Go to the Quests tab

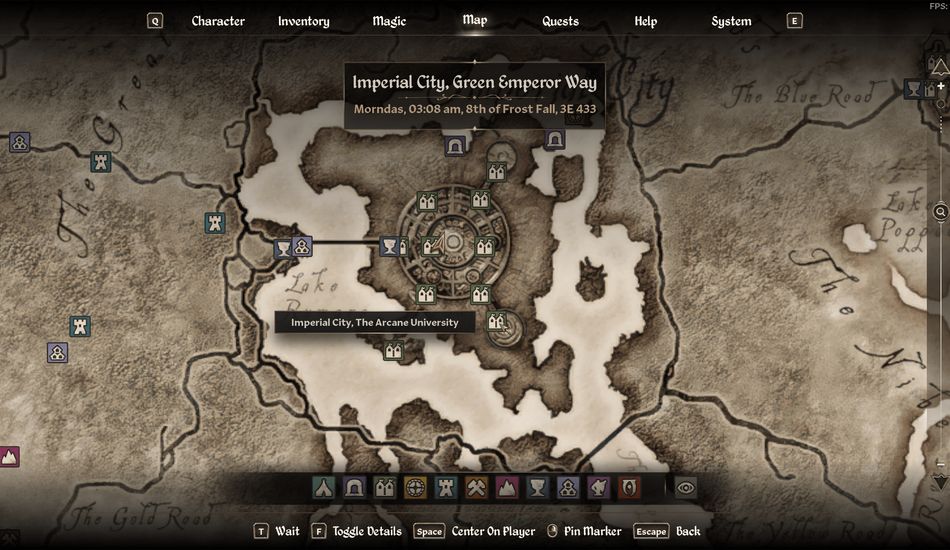(560, 21)
